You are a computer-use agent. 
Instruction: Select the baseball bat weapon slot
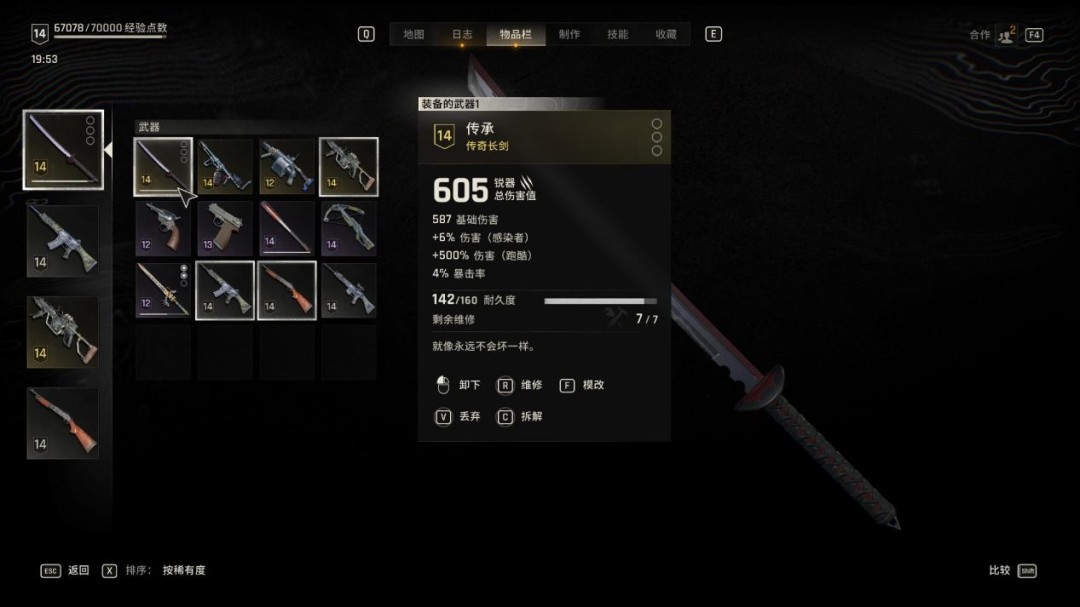(x=287, y=228)
